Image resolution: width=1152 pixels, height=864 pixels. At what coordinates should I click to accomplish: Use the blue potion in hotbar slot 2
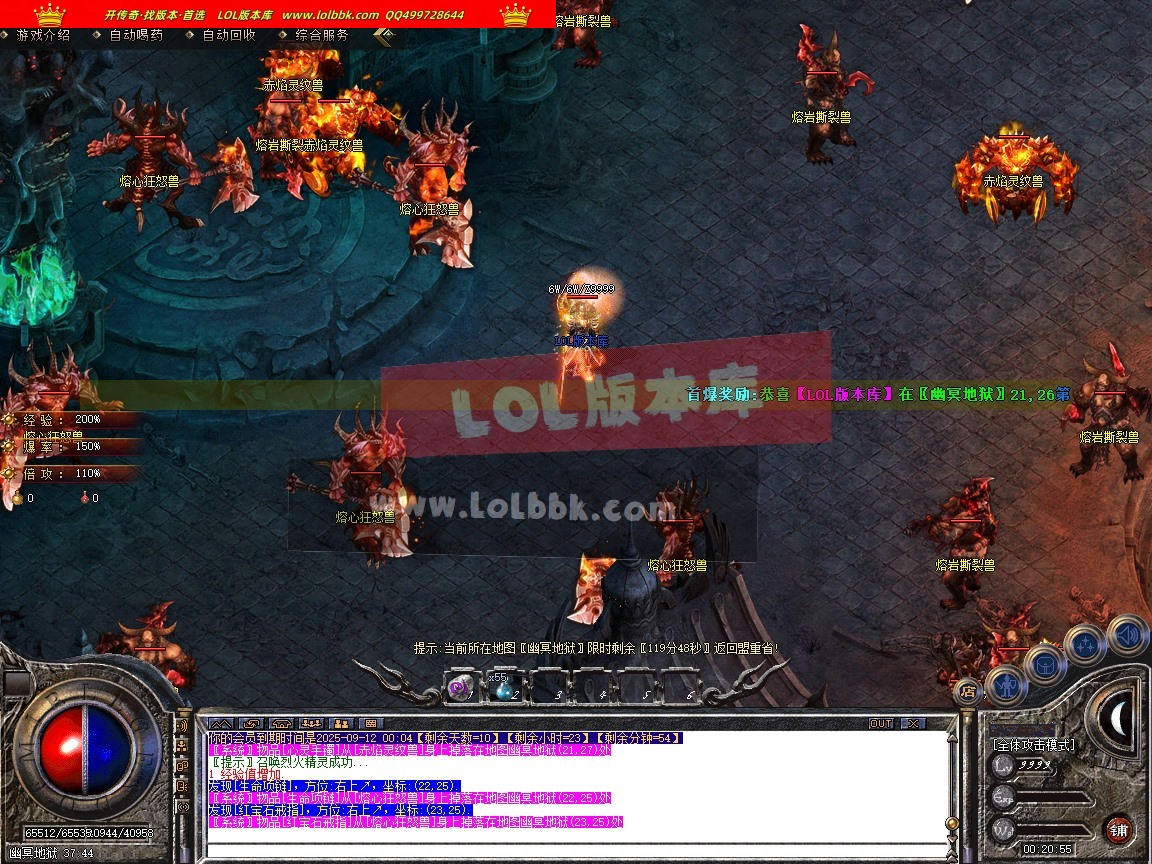click(504, 688)
